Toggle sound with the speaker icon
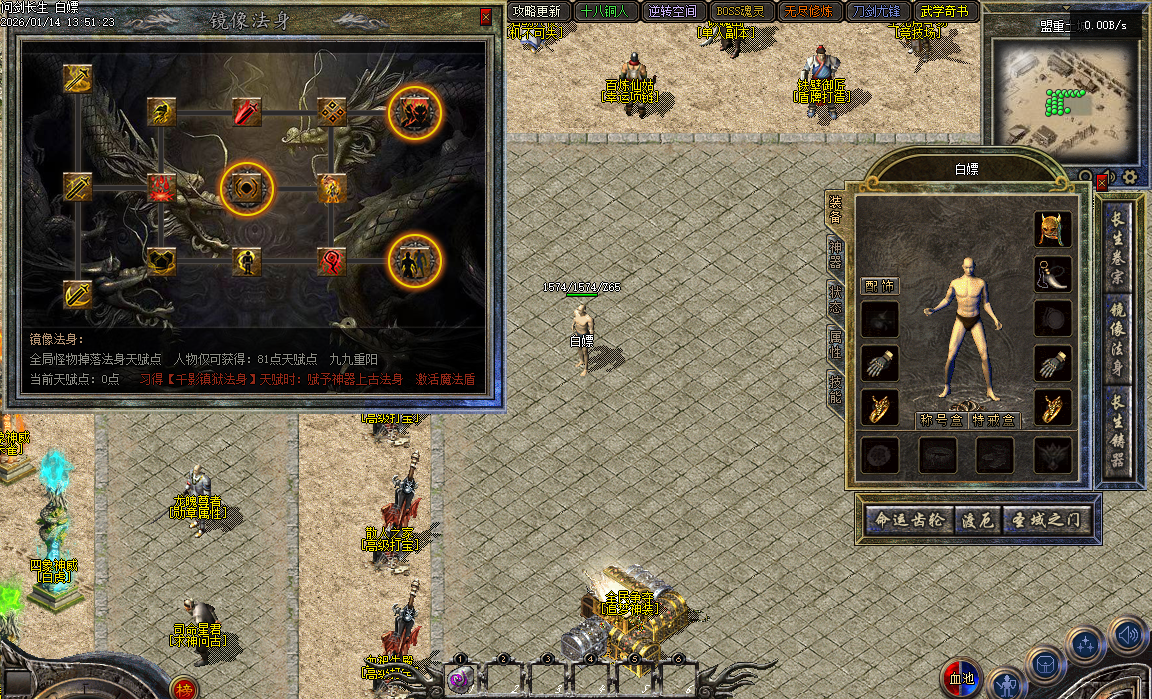The height and width of the screenshot is (699, 1152). (x=1128, y=634)
